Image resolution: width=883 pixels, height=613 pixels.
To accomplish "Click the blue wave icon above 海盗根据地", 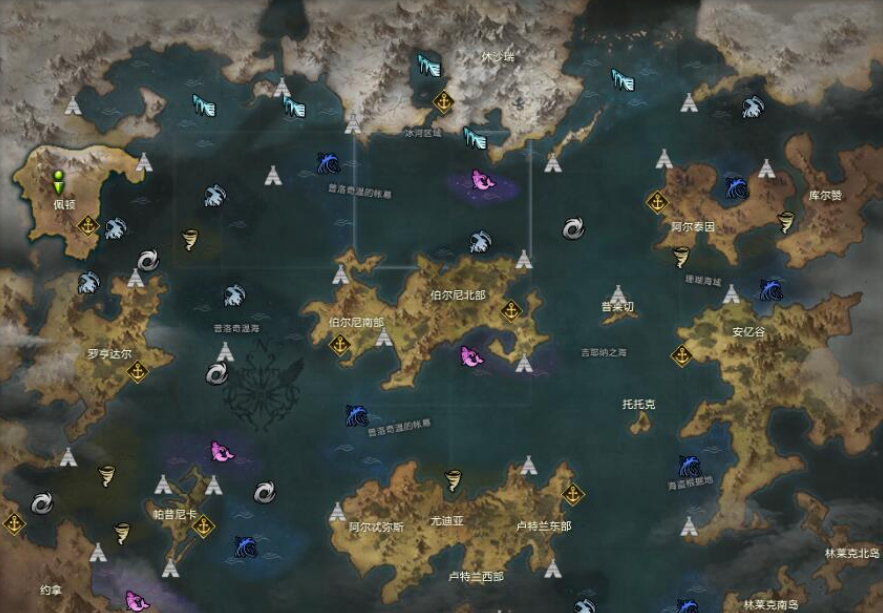I will coord(689,466).
